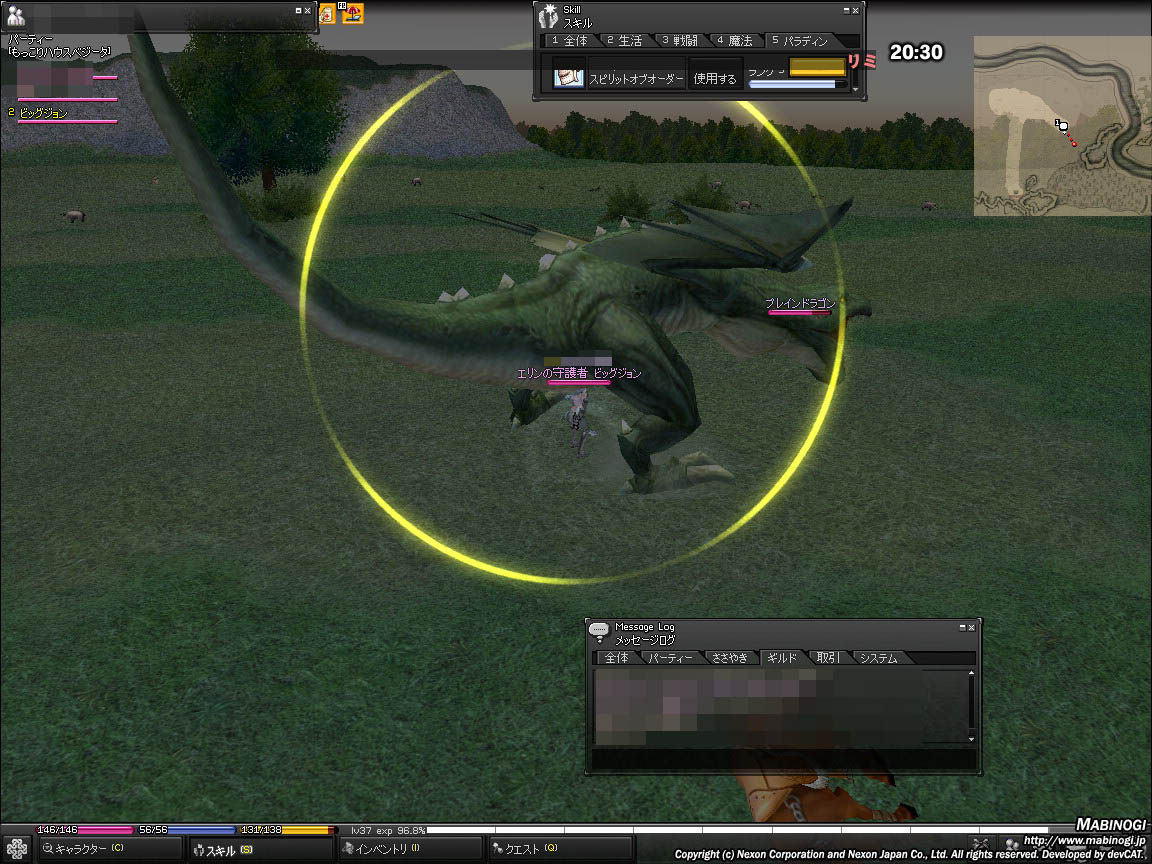Switch message log to パーティー tab
Viewport: 1152px width, 864px height.
(x=669, y=658)
